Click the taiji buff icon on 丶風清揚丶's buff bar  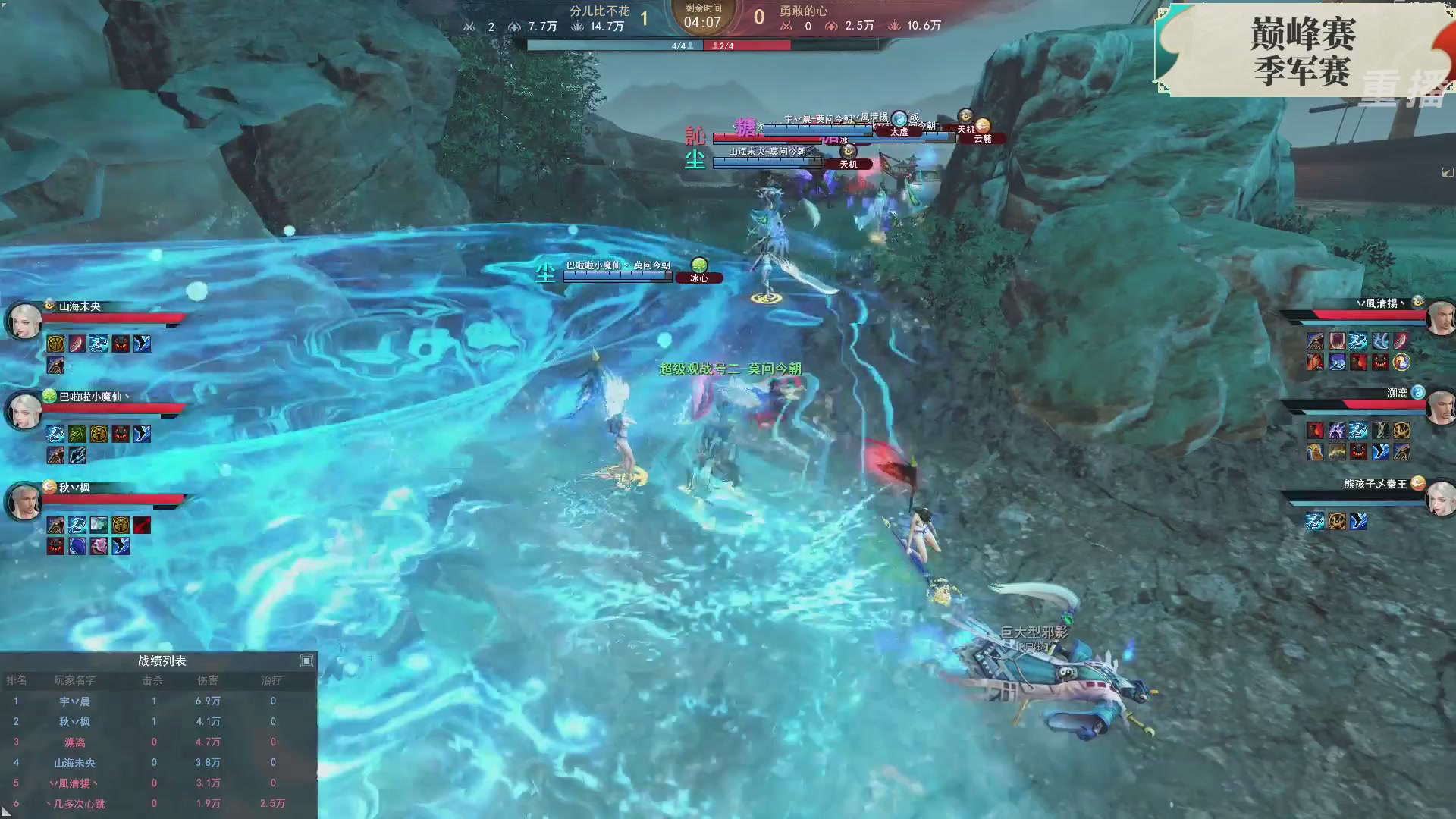click(x=1401, y=362)
